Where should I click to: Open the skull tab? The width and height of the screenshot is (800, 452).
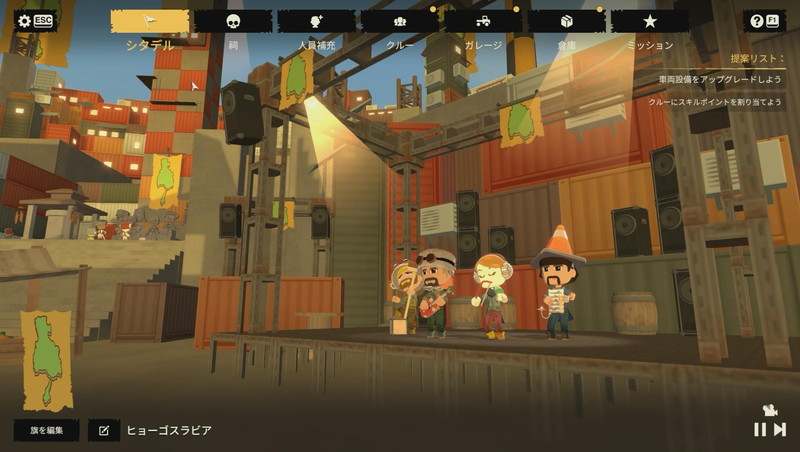click(233, 21)
